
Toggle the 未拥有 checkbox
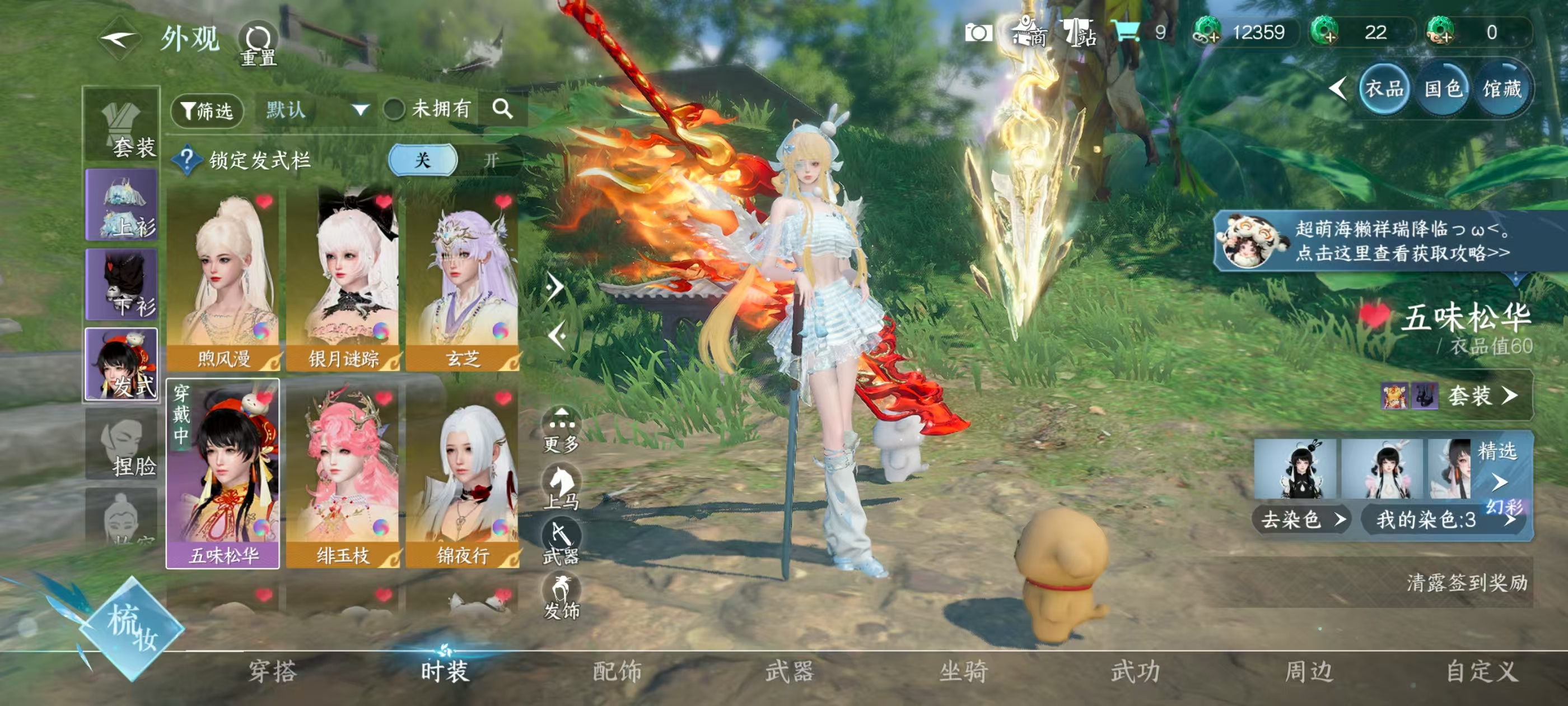pyautogui.click(x=394, y=110)
